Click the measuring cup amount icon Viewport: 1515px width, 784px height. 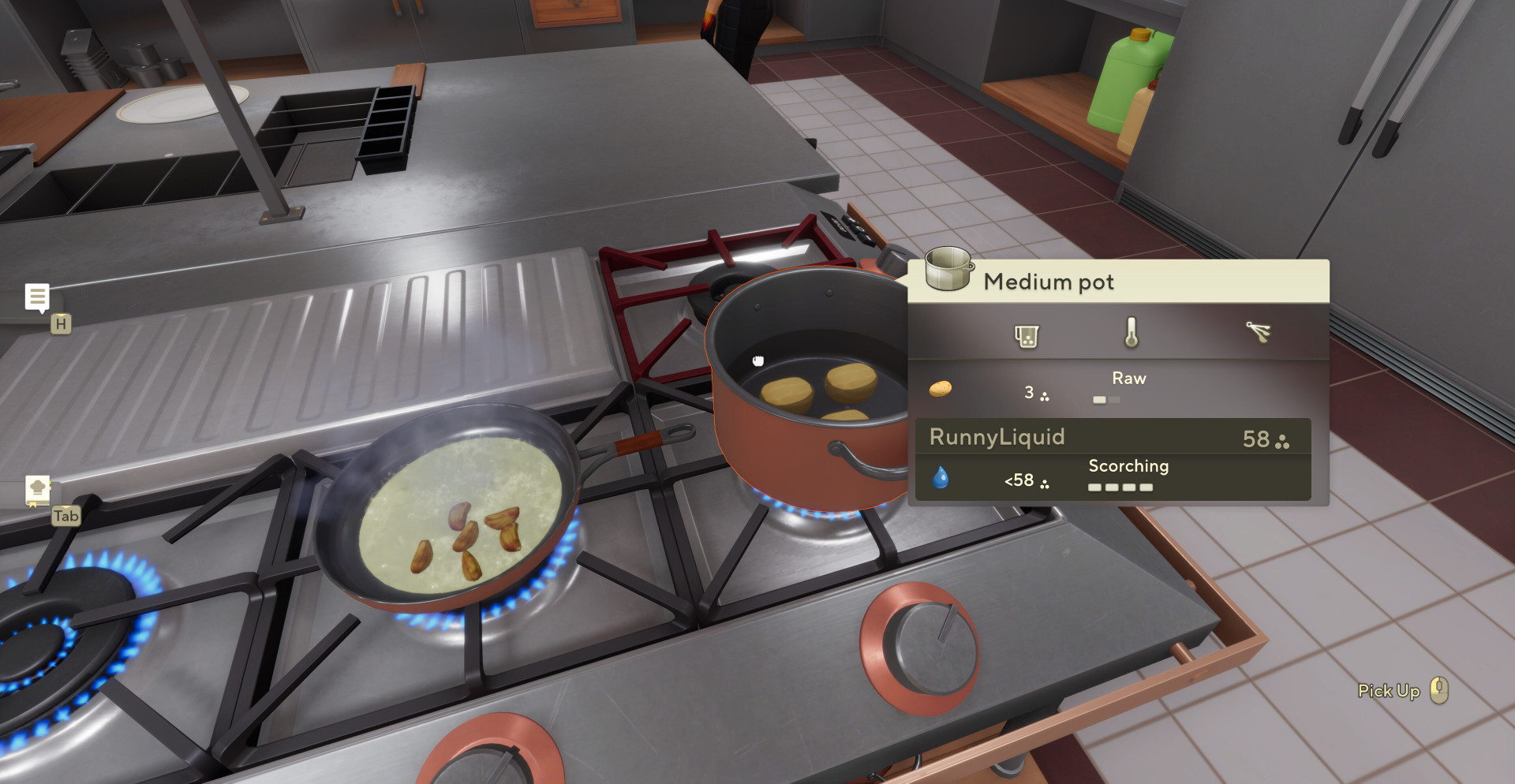1026,336
